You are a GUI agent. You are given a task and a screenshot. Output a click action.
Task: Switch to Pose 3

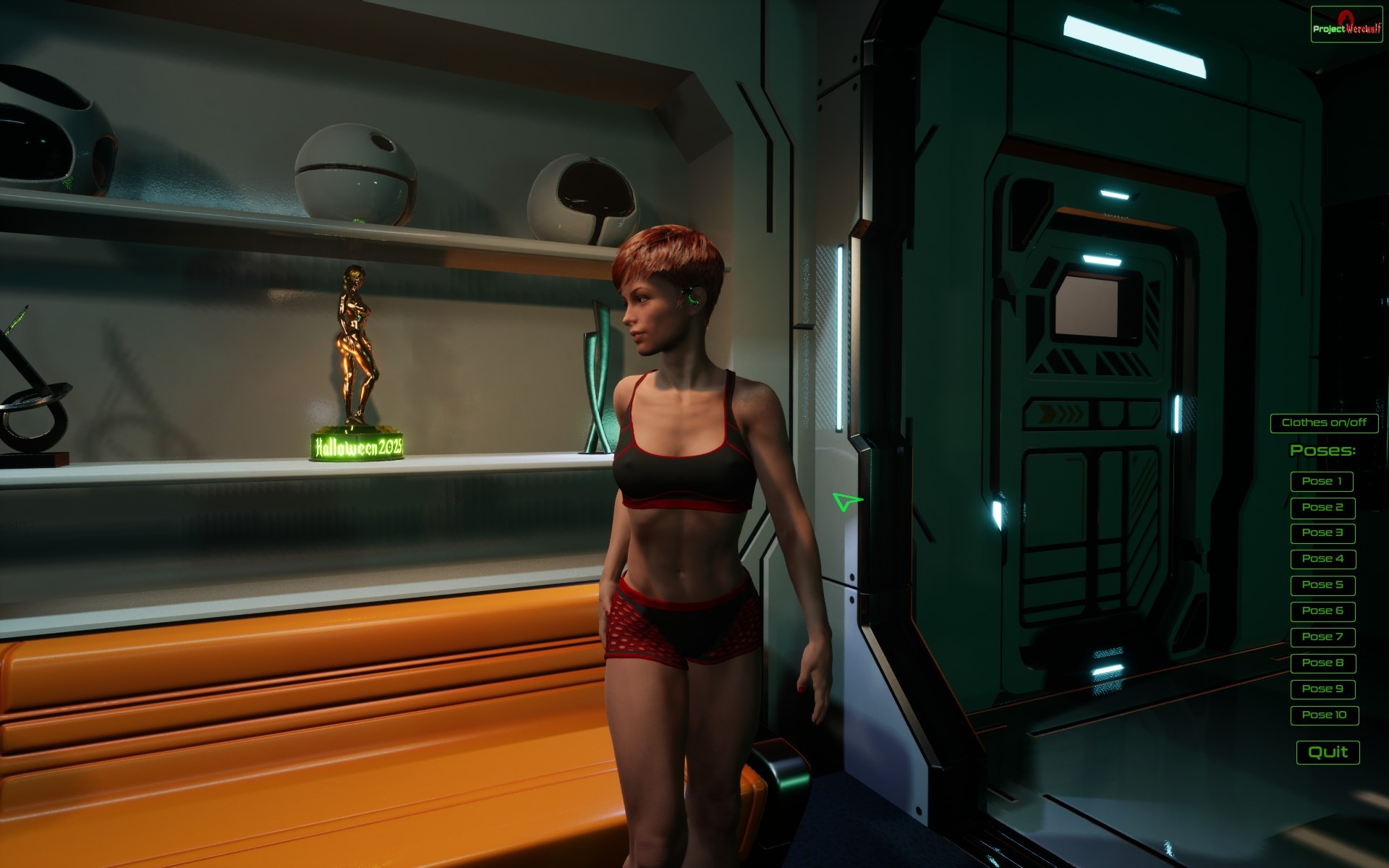tap(1322, 533)
